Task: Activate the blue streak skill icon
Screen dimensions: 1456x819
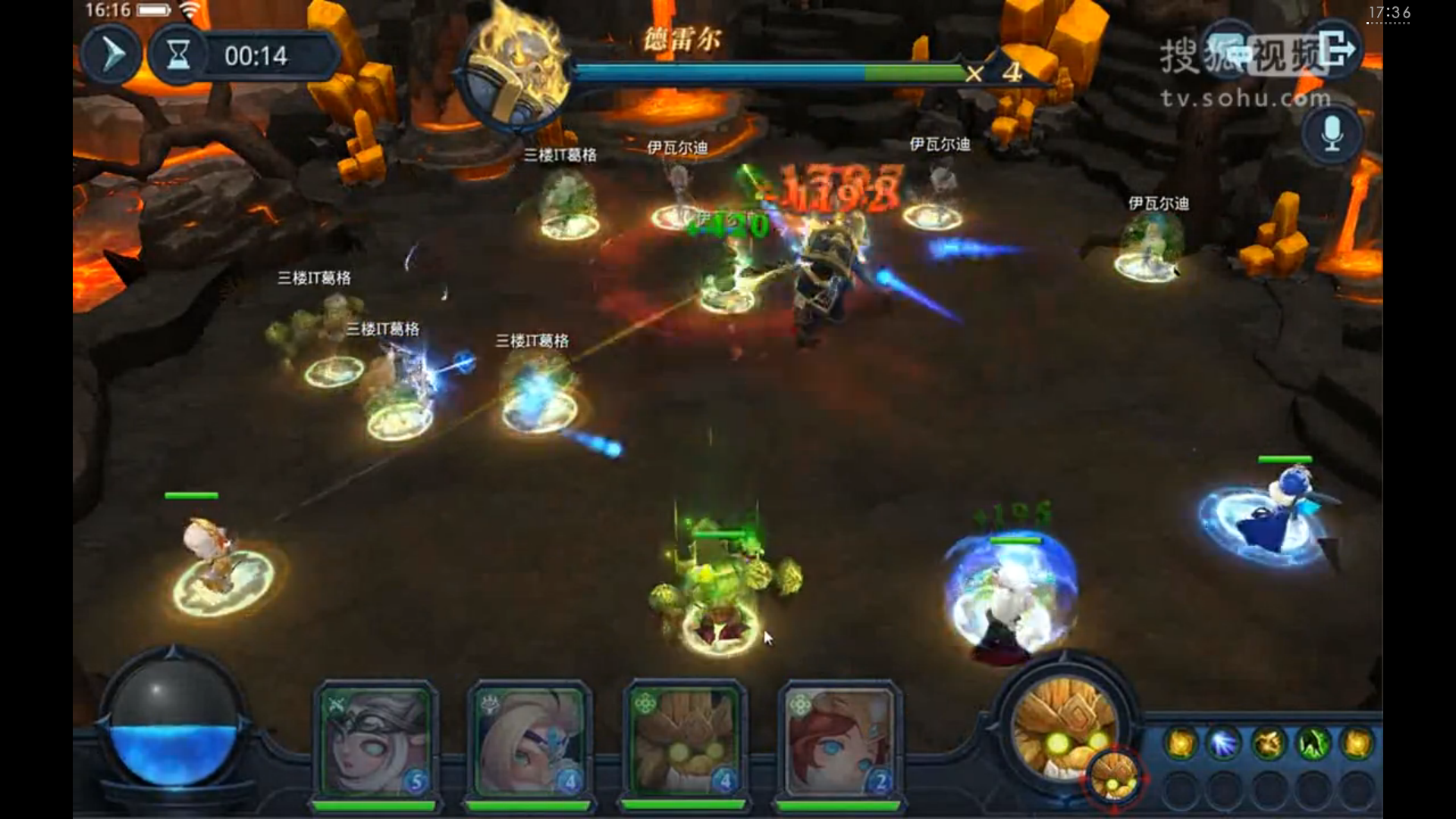Action: (x=1224, y=744)
